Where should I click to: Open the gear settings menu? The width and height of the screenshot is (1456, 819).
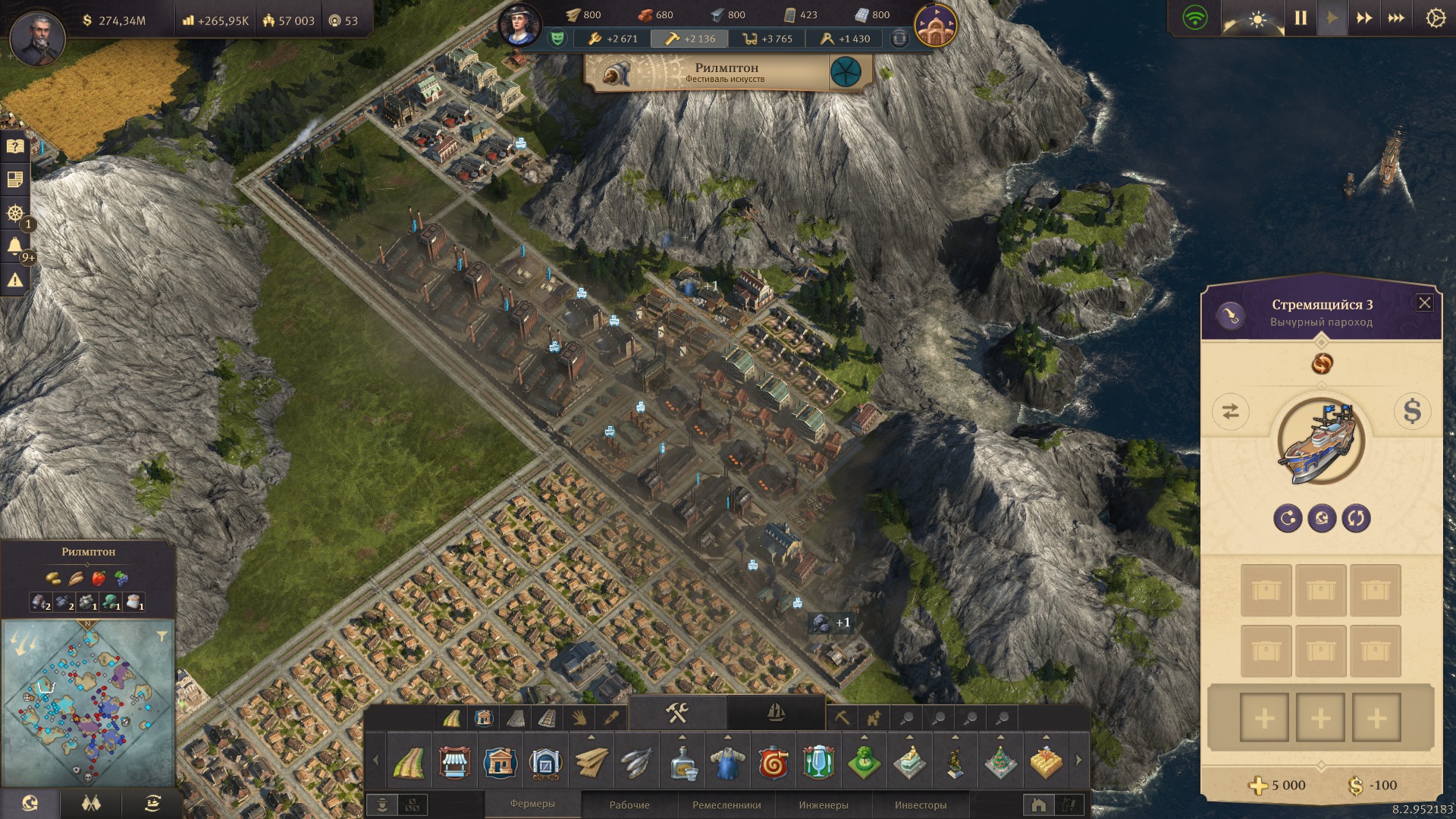(1436, 18)
